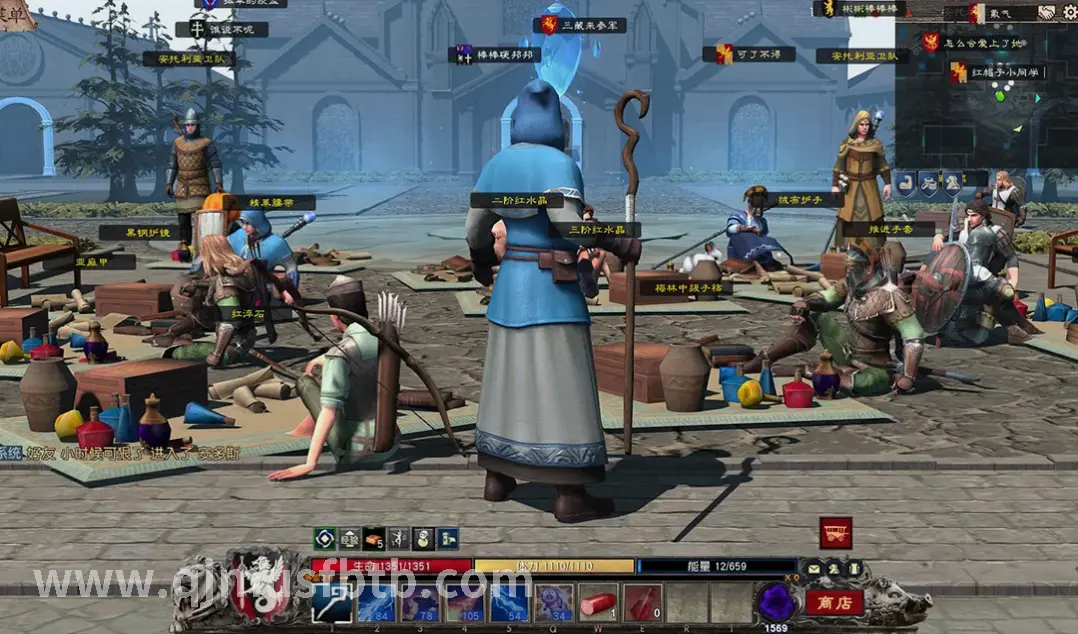Click the red wagon cart icon
Screen dimensions: 1078x634
[x=835, y=533]
